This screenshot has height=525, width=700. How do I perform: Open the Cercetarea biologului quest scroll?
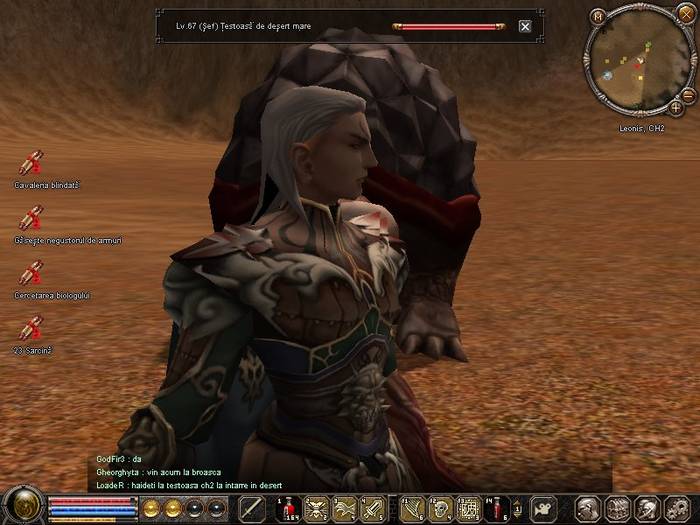point(31,273)
